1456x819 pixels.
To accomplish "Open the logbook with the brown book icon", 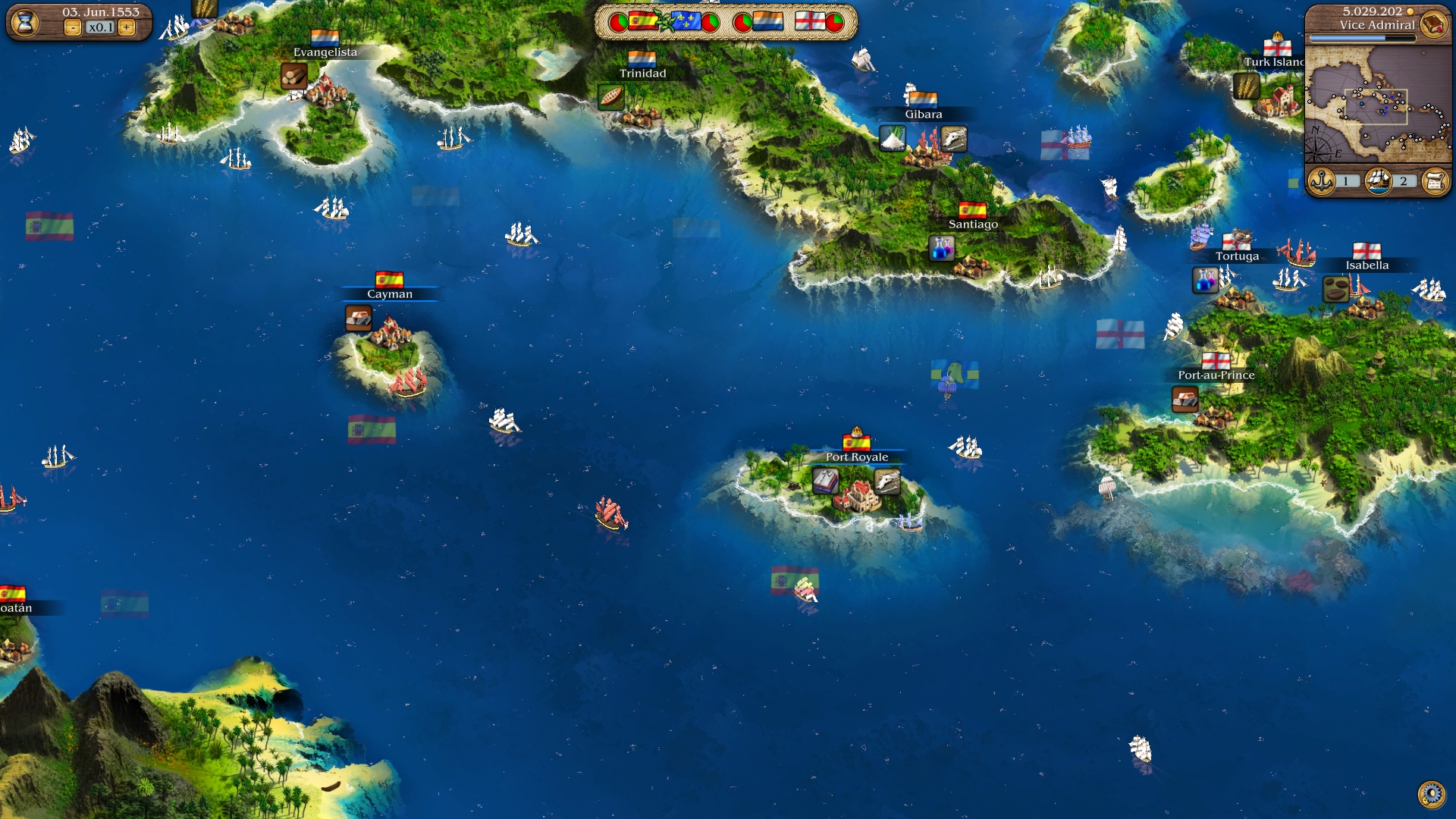I will point(1433,24).
